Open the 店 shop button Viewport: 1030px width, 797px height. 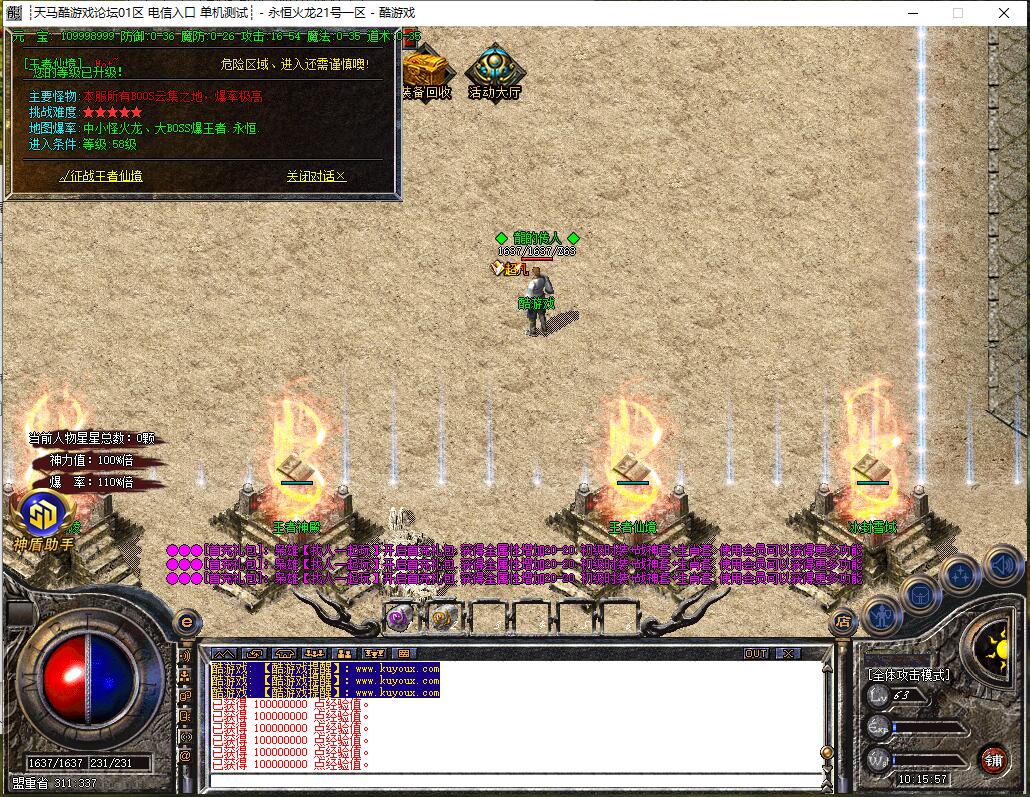click(843, 620)
